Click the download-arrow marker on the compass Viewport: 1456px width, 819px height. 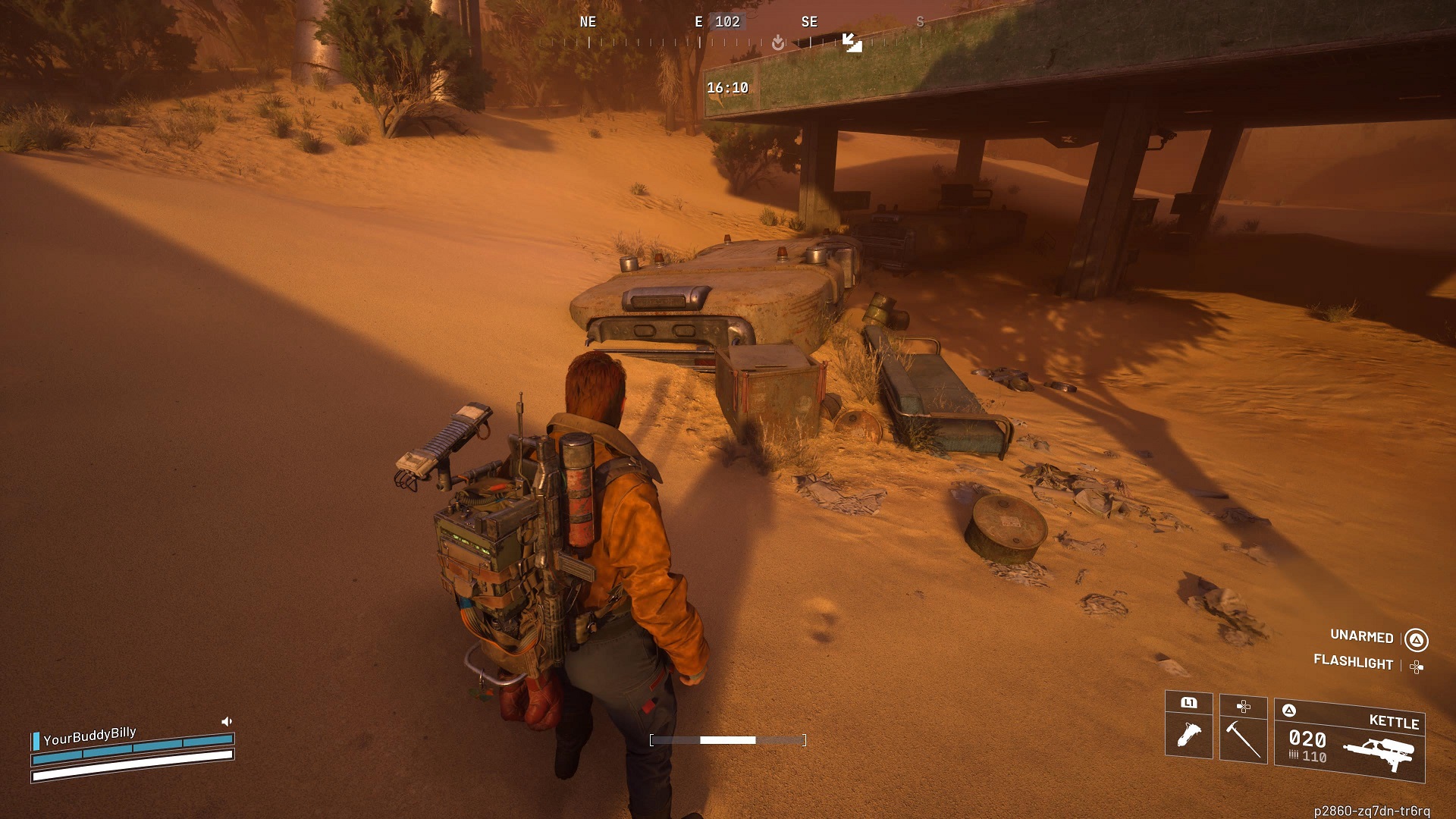[x=778, y=43]
